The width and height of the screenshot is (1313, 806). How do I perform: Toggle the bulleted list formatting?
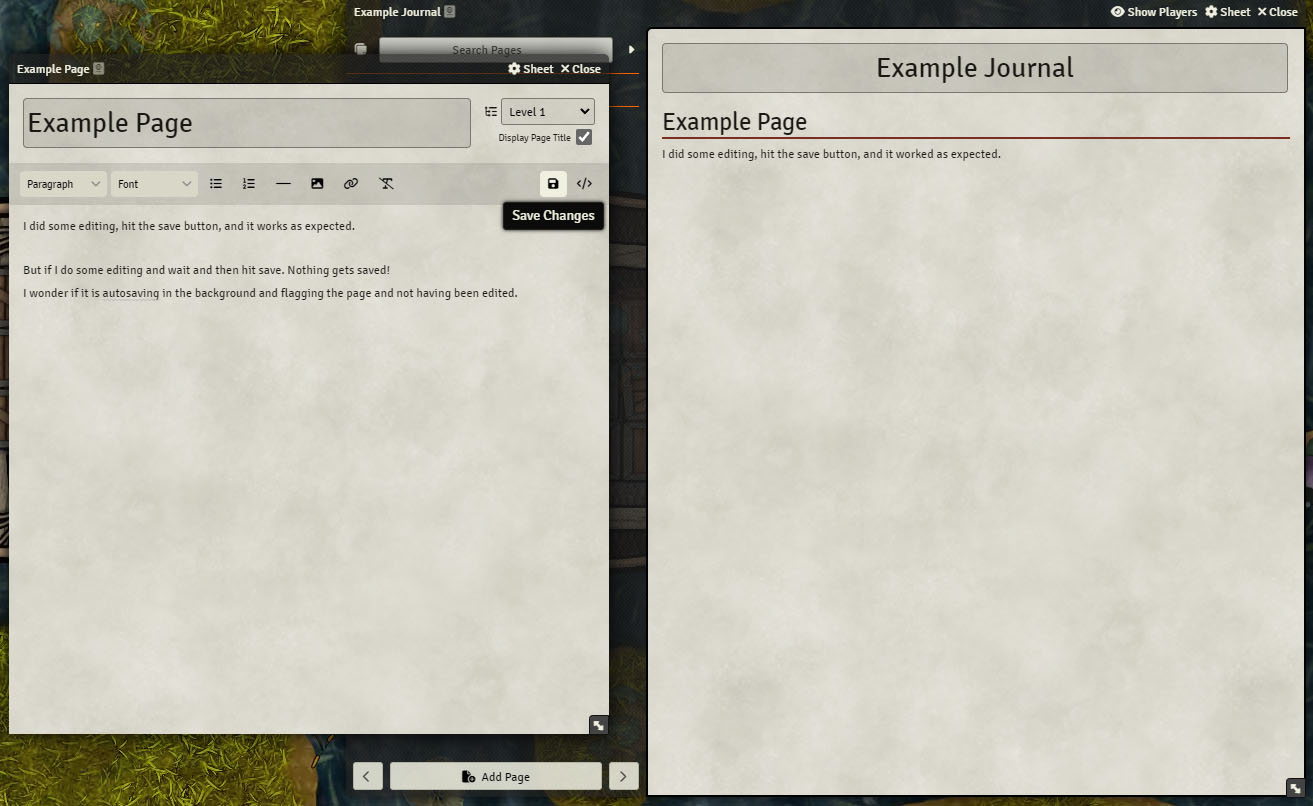coord(216,183)
